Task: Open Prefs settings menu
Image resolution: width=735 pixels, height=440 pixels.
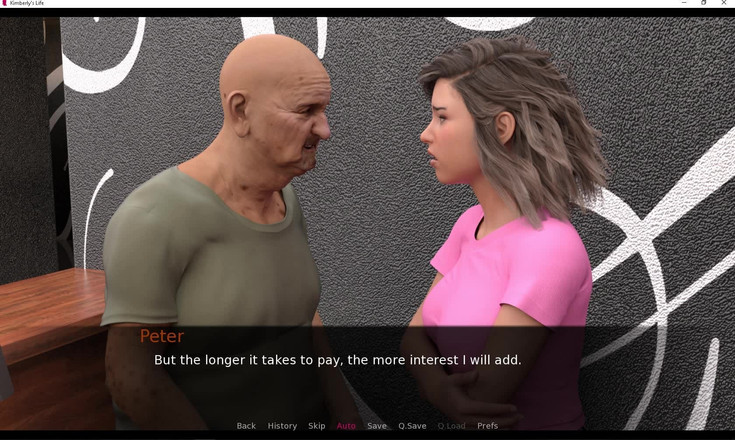Action: pos(487,426)
